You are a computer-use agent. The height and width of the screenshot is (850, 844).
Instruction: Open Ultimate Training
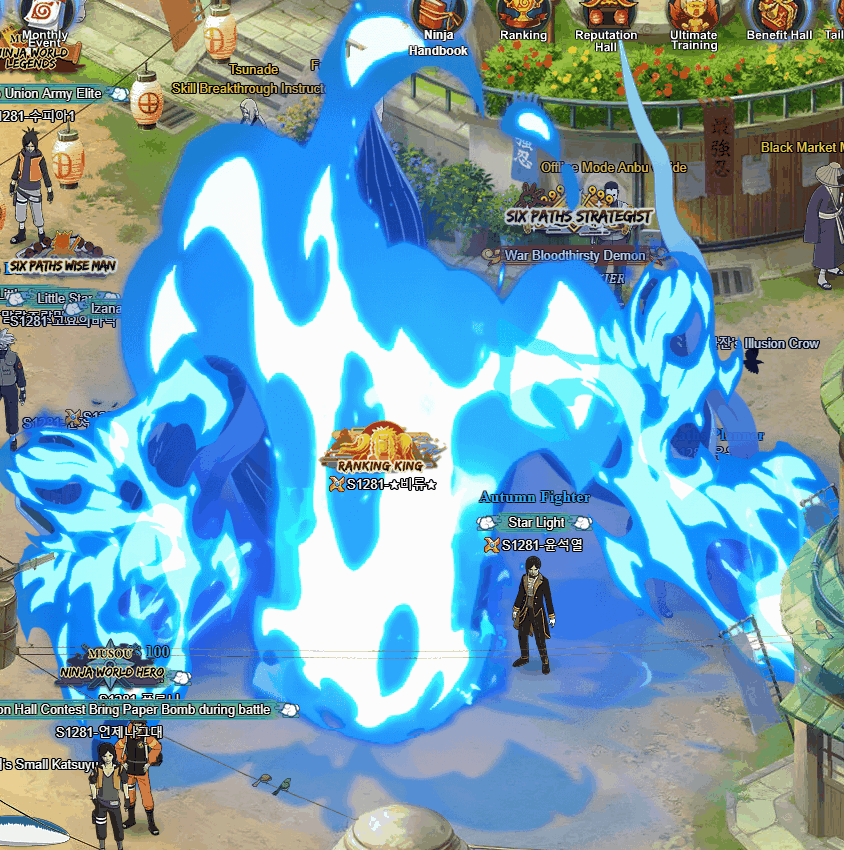(x=694, y=18)
